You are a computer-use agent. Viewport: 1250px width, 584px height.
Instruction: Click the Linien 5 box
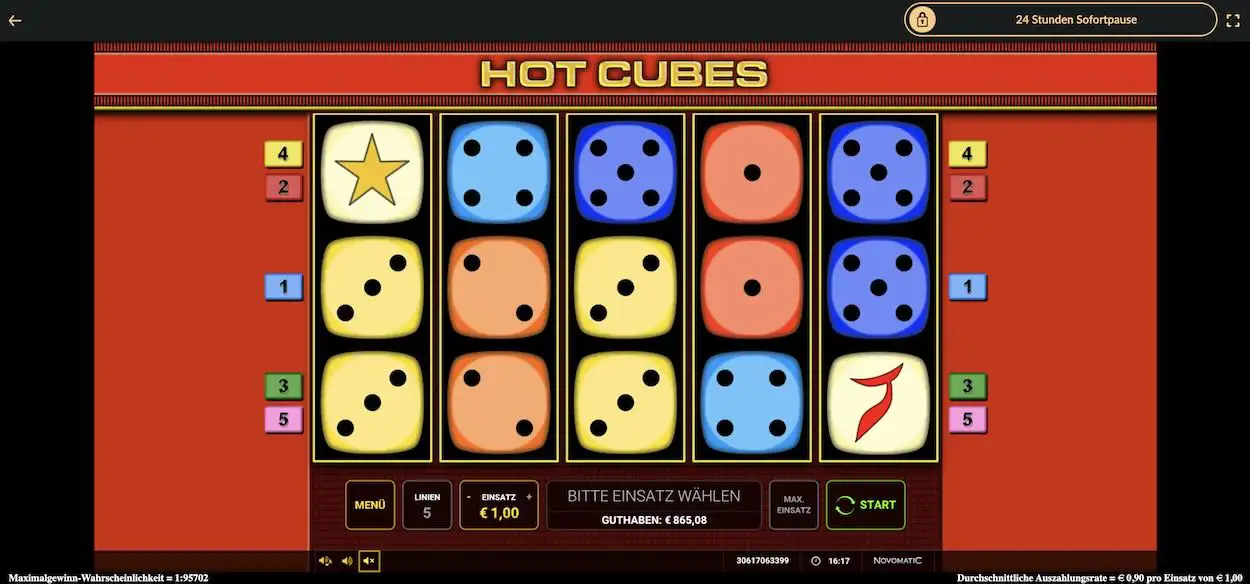427,505
